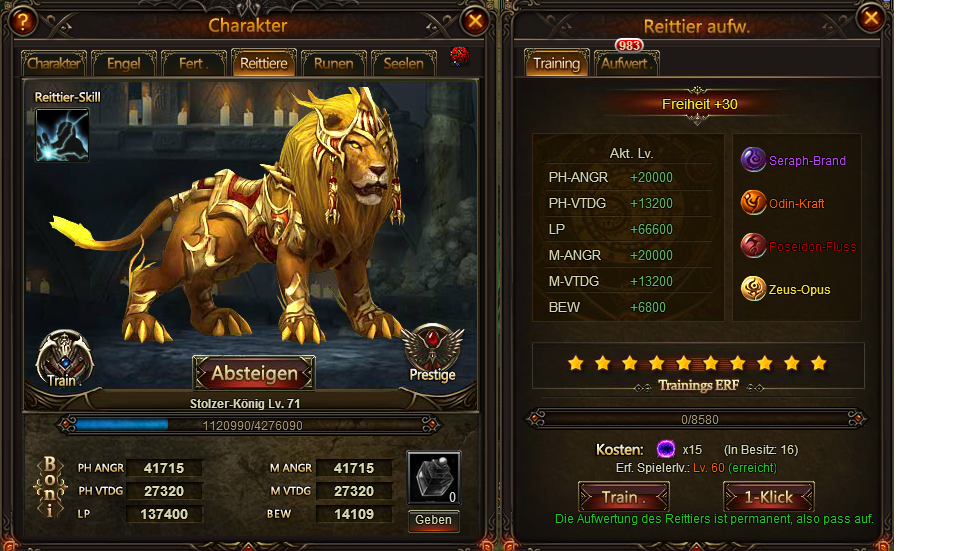
Task: Open the Prestige emblem
Action: point(432,353)
